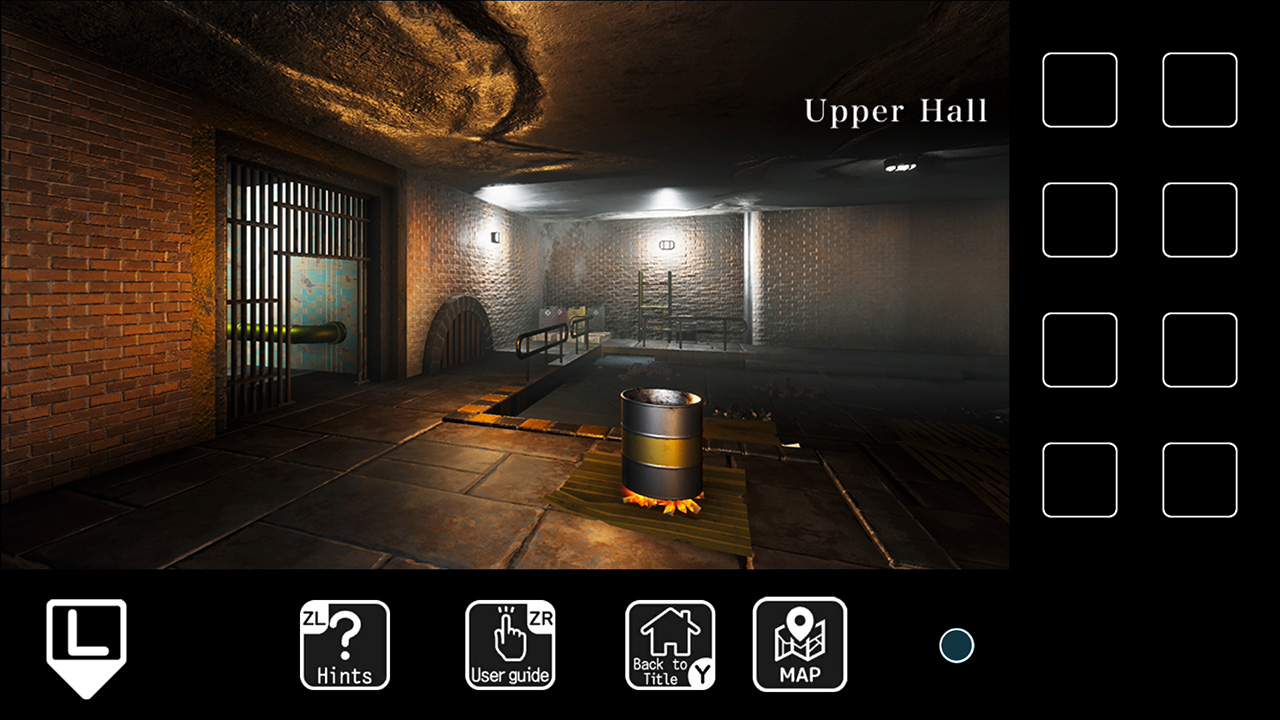The image size is (1280, 720).
Task: Examine the burning oil barrel
Action: pos(662,450)
